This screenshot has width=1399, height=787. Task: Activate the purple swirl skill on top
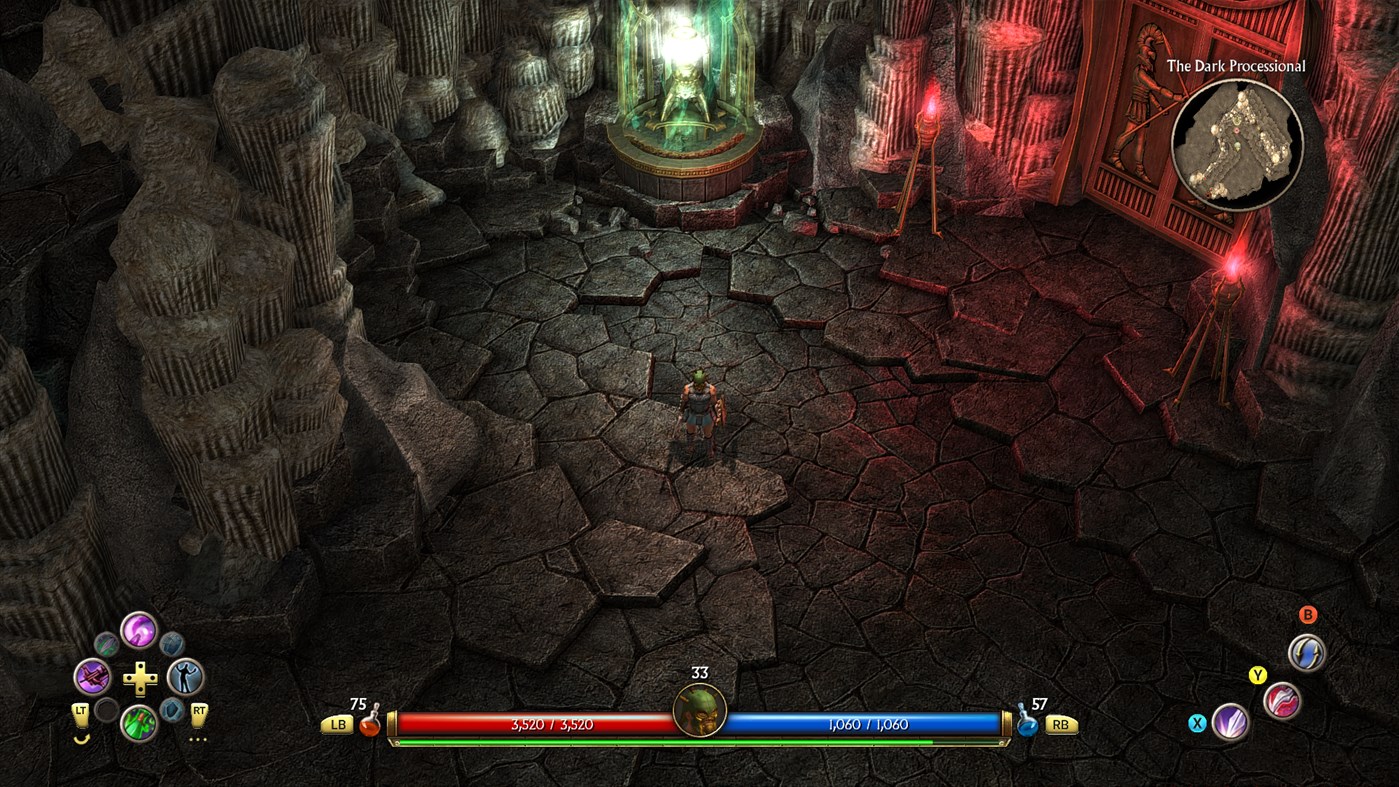139,630
